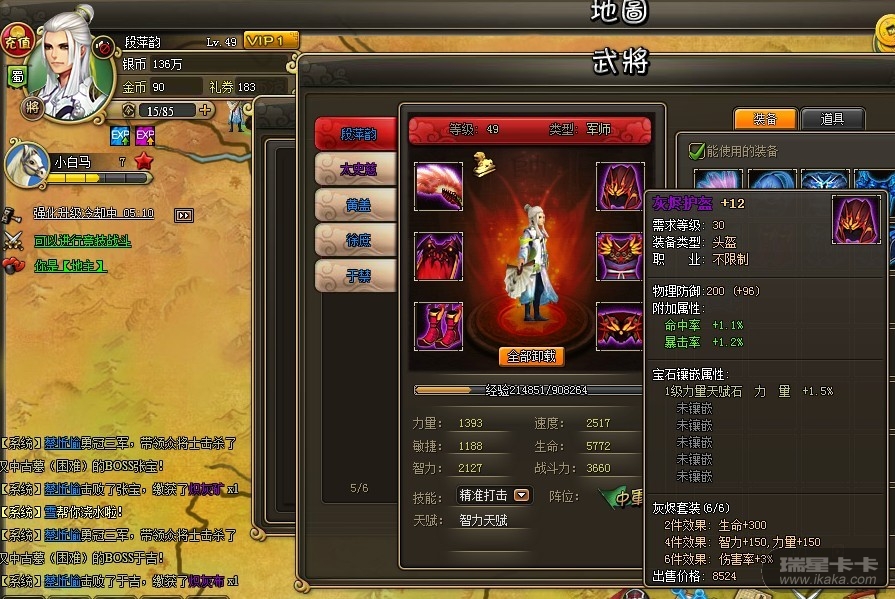Image resolution: width=895 pixels, height=599 pixels.
Task: Add stamina with the plus button
Action: (205, 110)
